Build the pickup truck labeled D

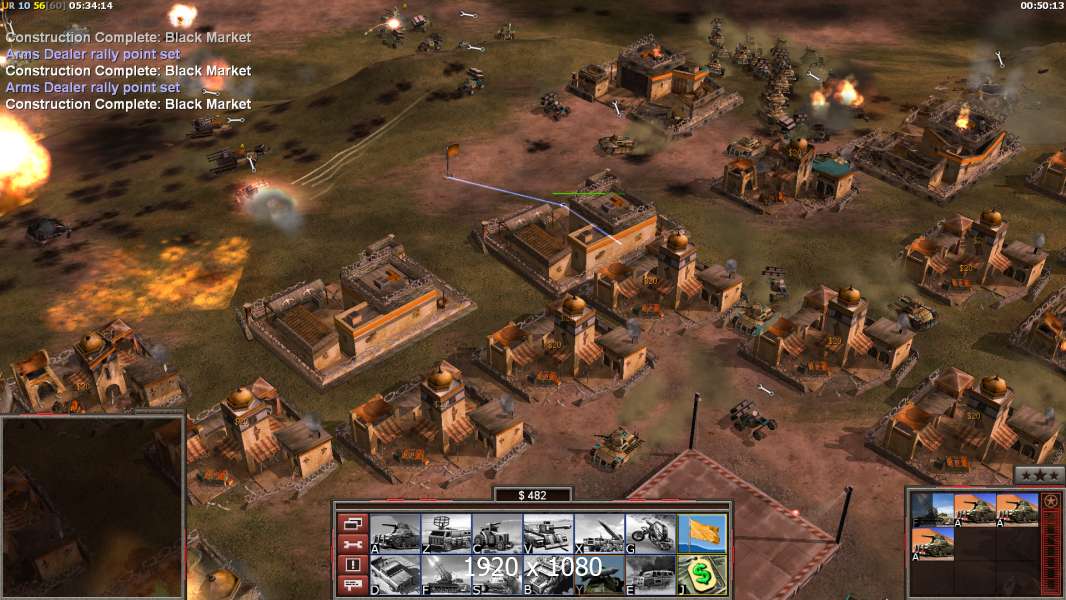coord(395,574)
